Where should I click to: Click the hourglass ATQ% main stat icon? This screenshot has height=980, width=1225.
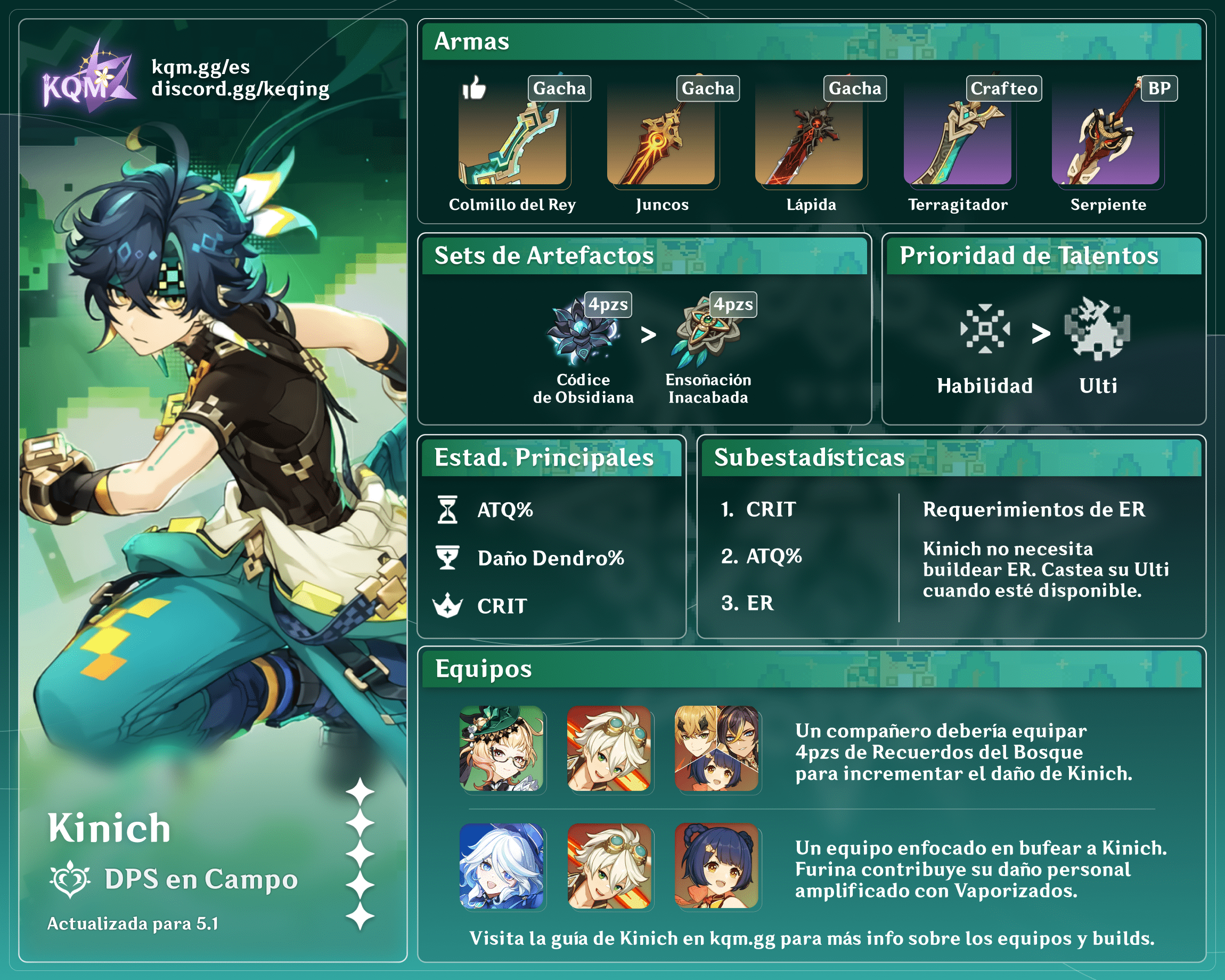[x=448, y=510]
